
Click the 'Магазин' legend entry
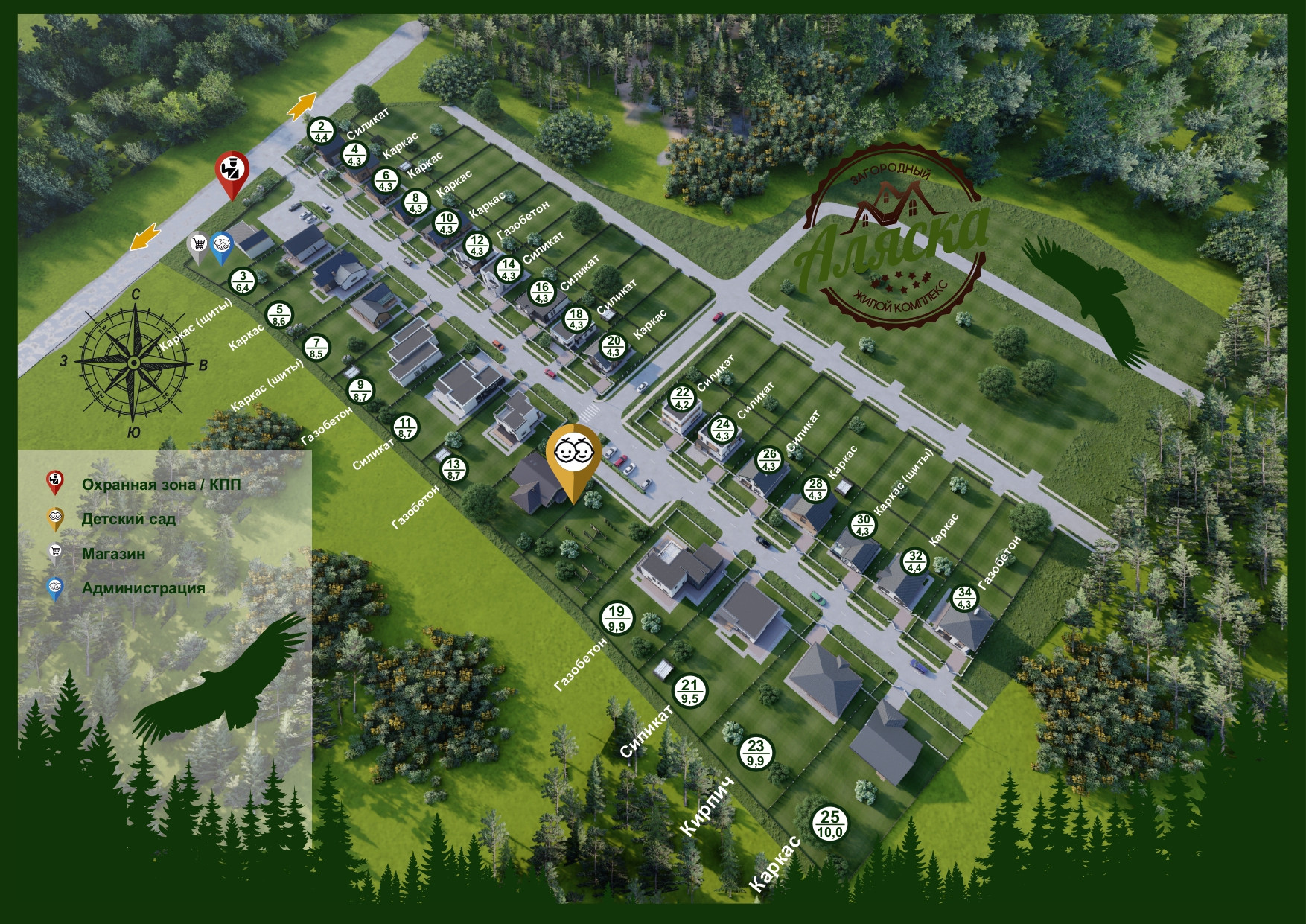pyautogui.click(x=113, y=553)
